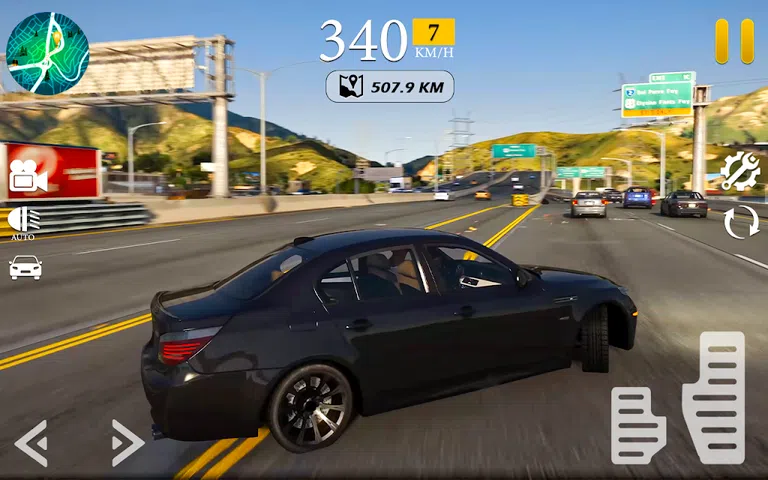Steer left with the left arrow
The width and height of the screenshot is (768, 480).
[x=31, y=442]
